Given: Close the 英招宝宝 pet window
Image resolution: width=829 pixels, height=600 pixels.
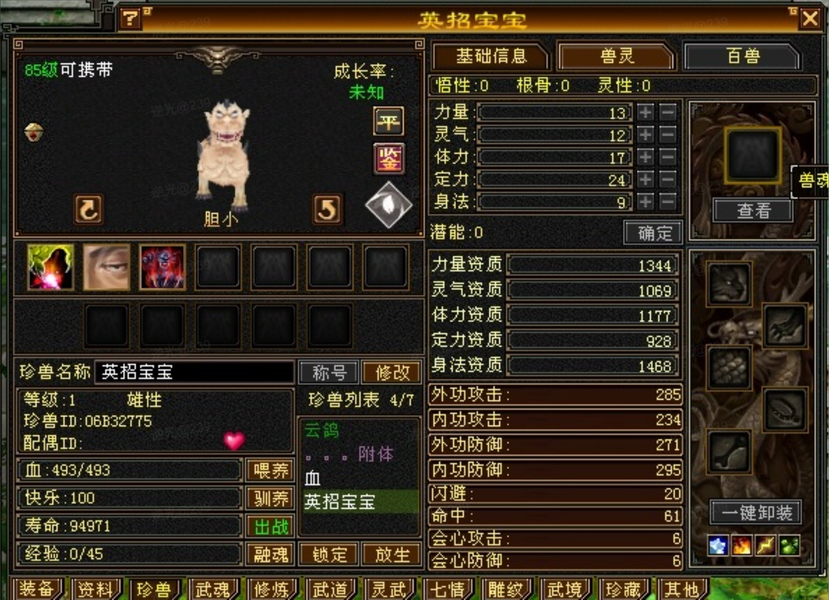Looking at the screenshot, I should click(809, 18).
